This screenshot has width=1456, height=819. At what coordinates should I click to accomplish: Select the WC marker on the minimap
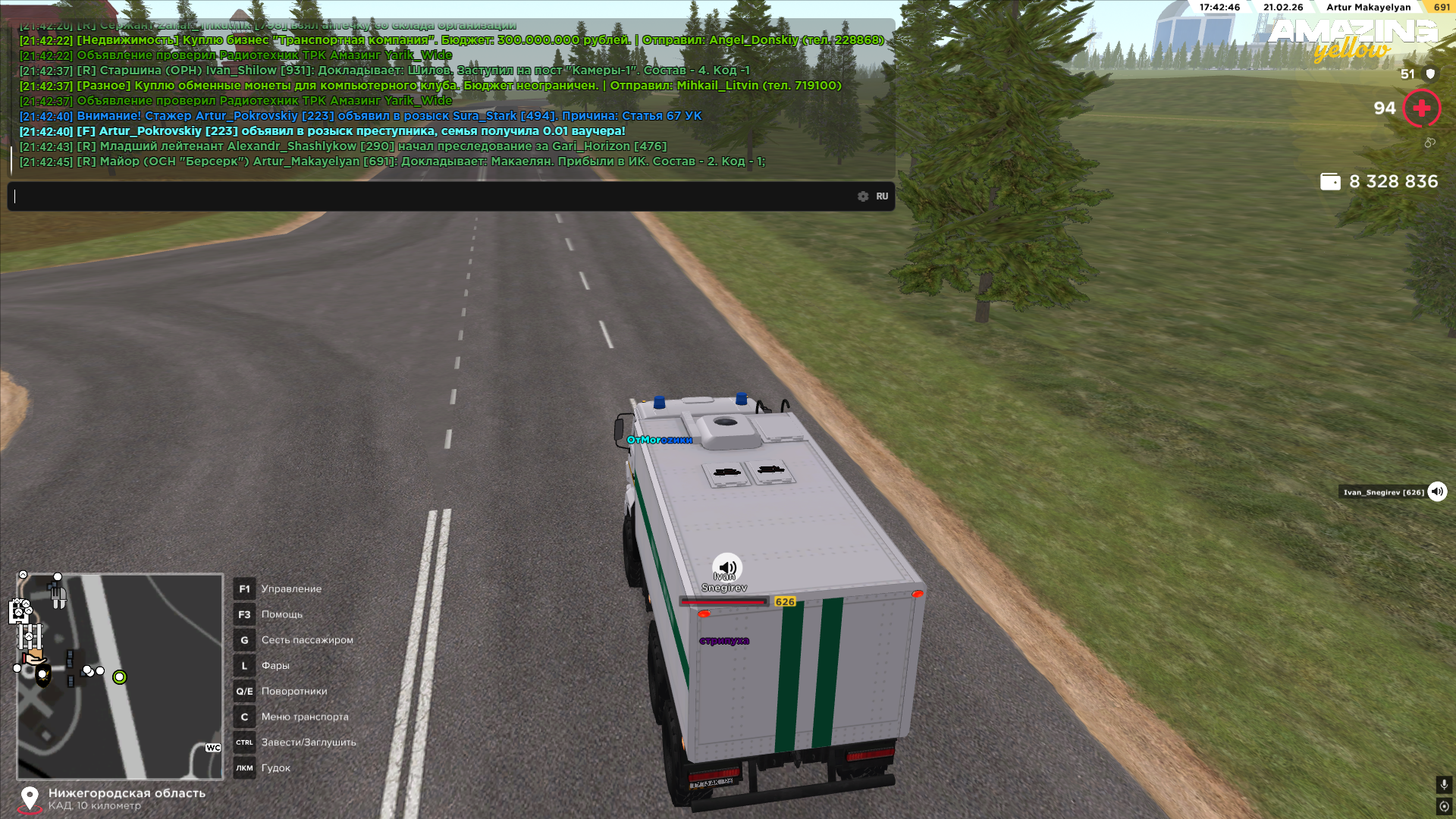click(213, 748)
